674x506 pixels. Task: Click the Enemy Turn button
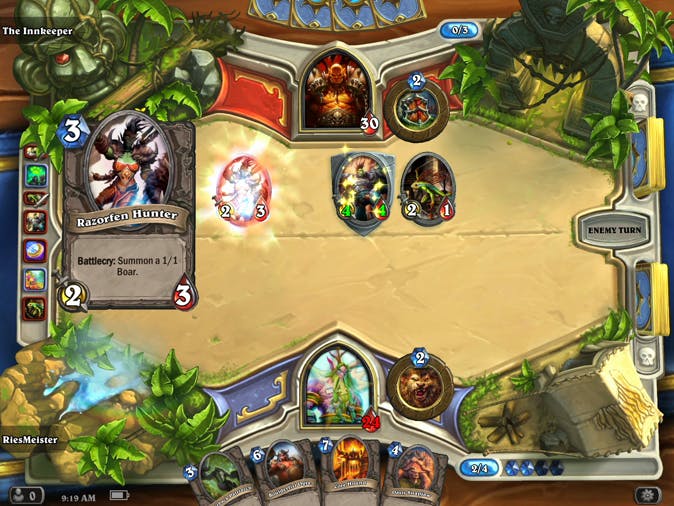pos(615,231)
